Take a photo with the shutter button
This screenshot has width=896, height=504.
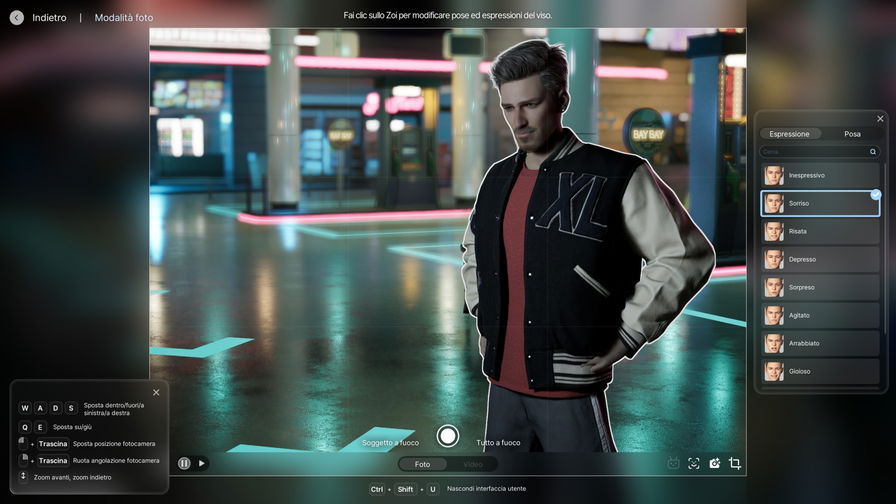pyautogui.click(x=448, y=436)
